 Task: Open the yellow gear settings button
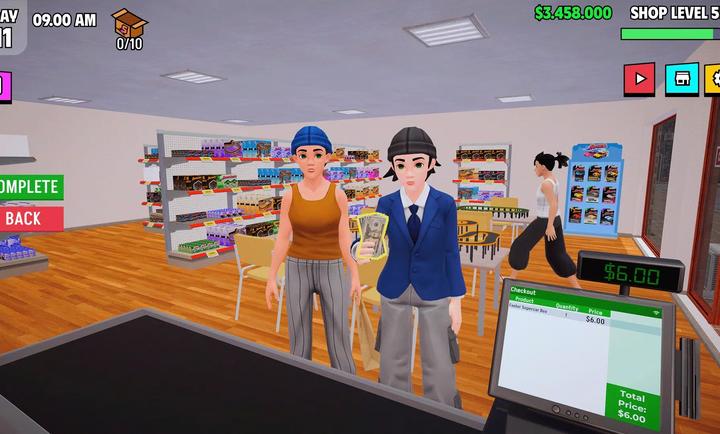point(713,79)
